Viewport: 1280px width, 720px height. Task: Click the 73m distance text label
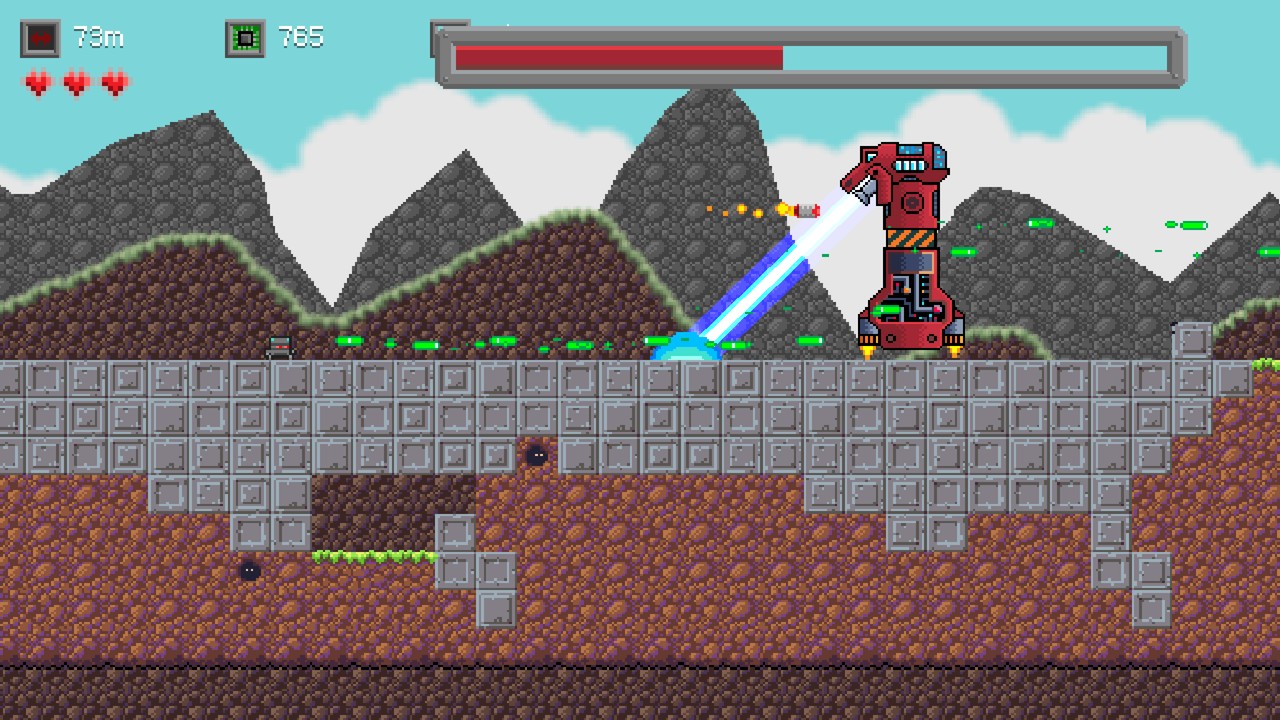tap(99, 37)
